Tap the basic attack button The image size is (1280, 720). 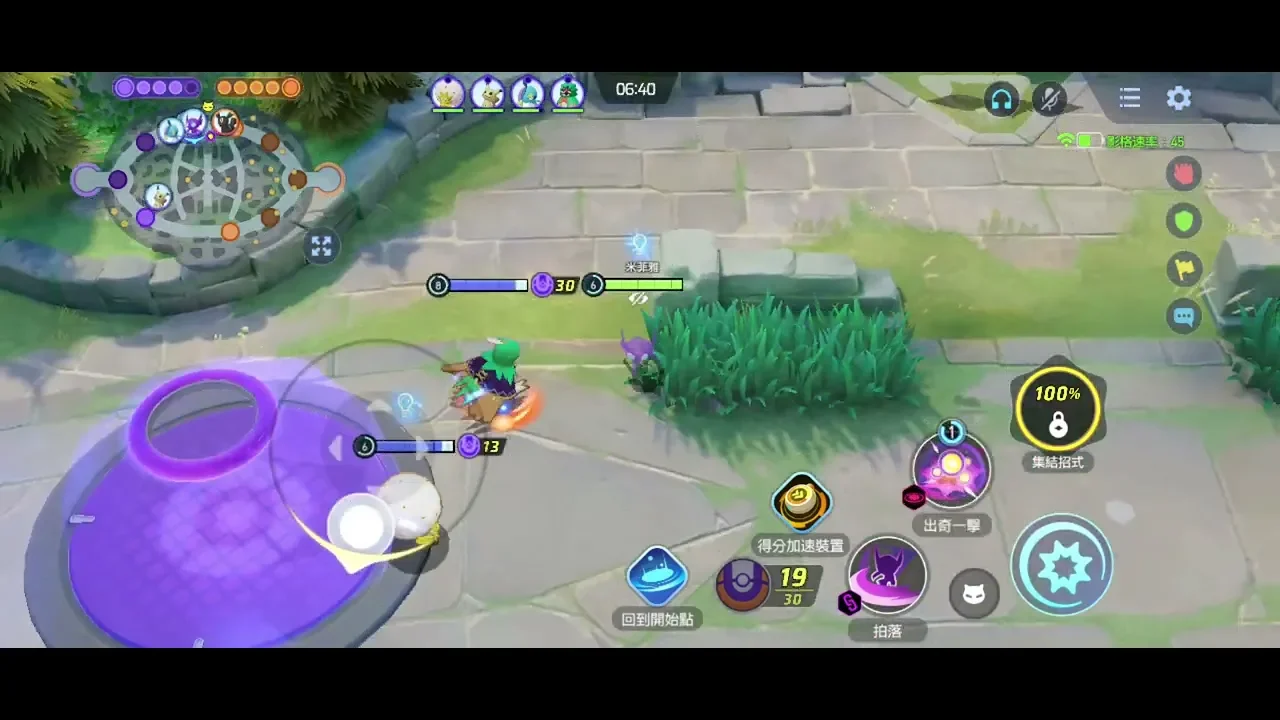click(x=1061, y=565)
